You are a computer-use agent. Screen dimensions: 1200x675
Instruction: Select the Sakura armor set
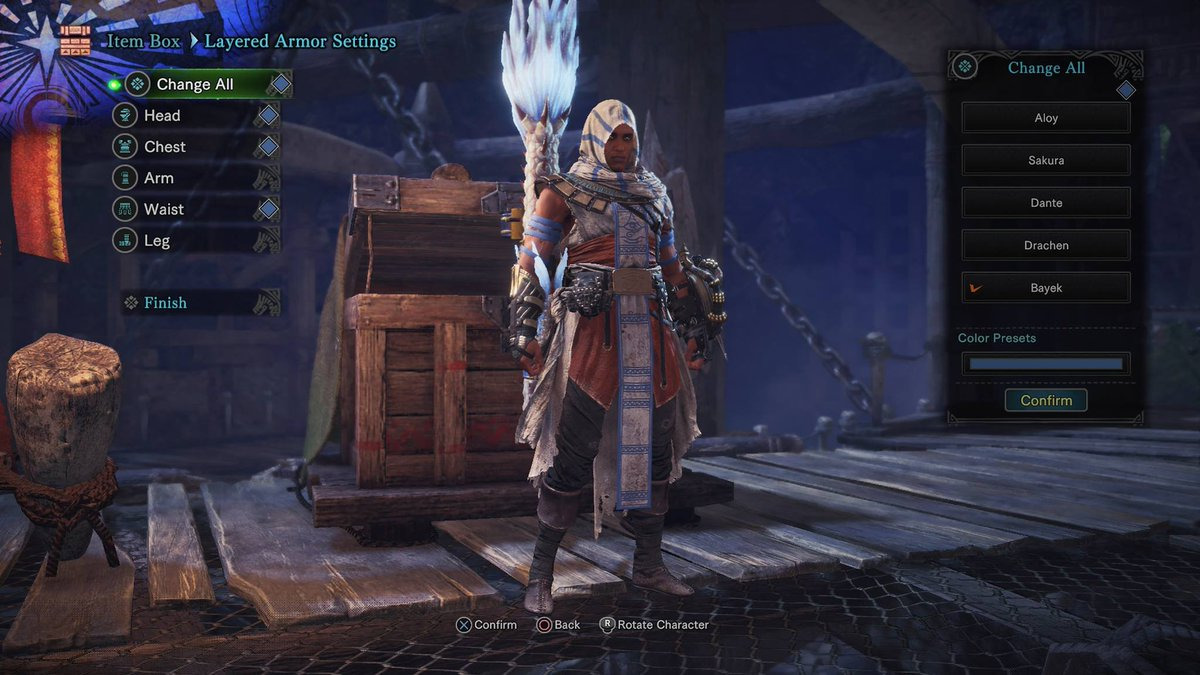point(1046,160)
